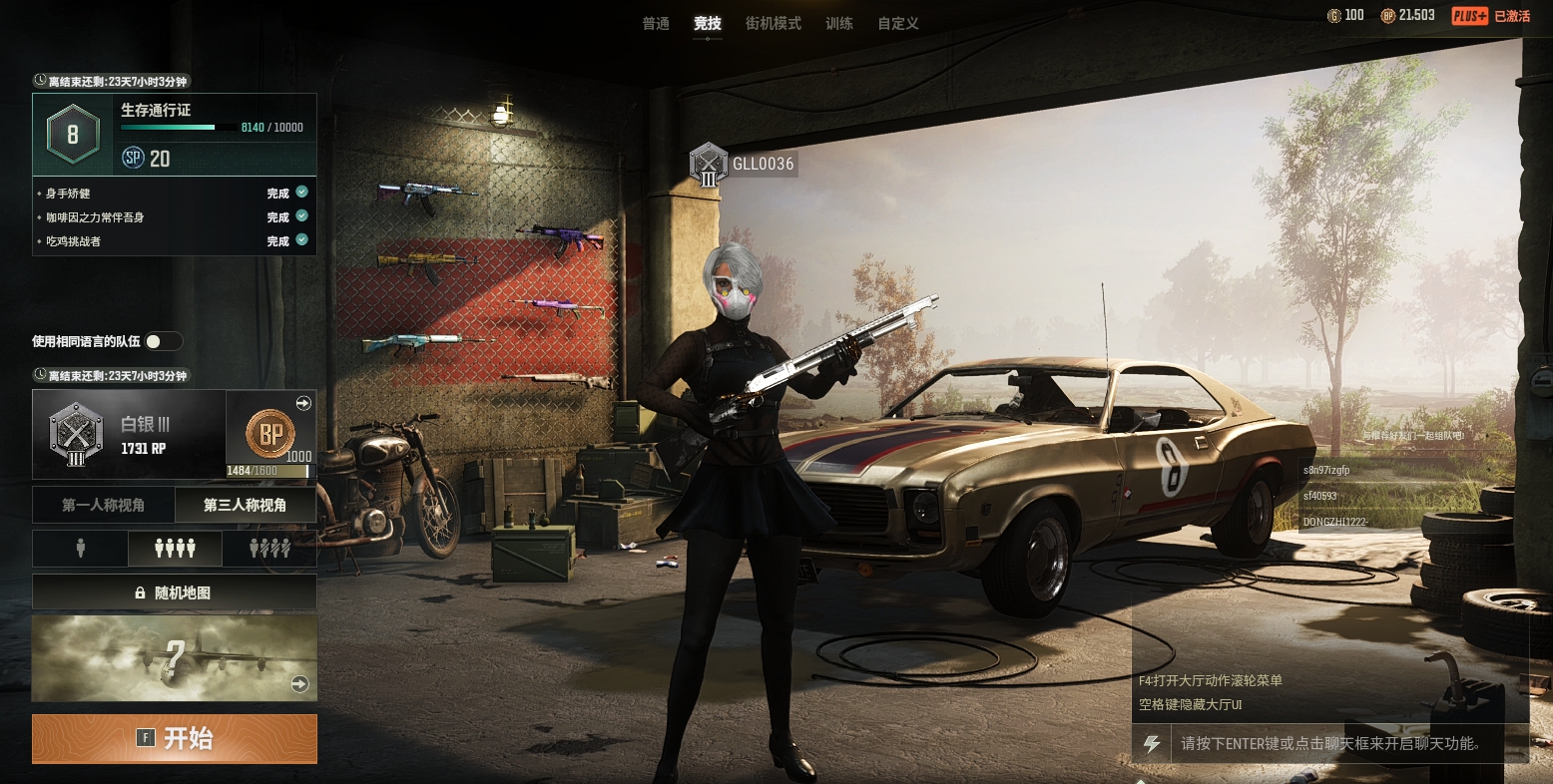This screenshot has height=784, width=1553.
Task: Go to the 训练 (Training) tab
Action: click(839, 23)
